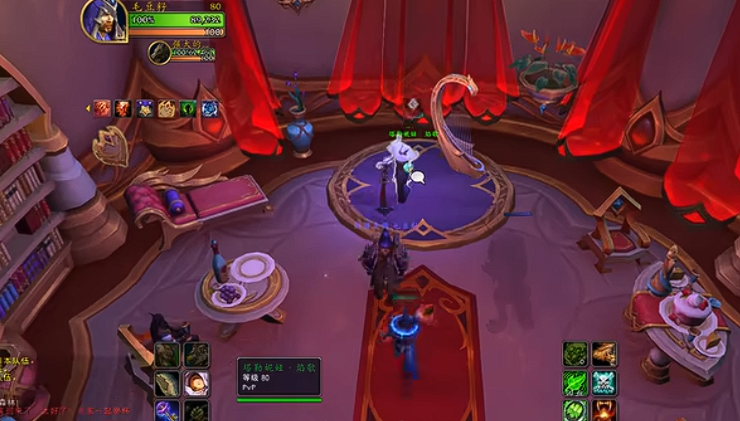Use the orange round-face item slot
This screenshot has height=421, width=740.
tap(196, 382)
